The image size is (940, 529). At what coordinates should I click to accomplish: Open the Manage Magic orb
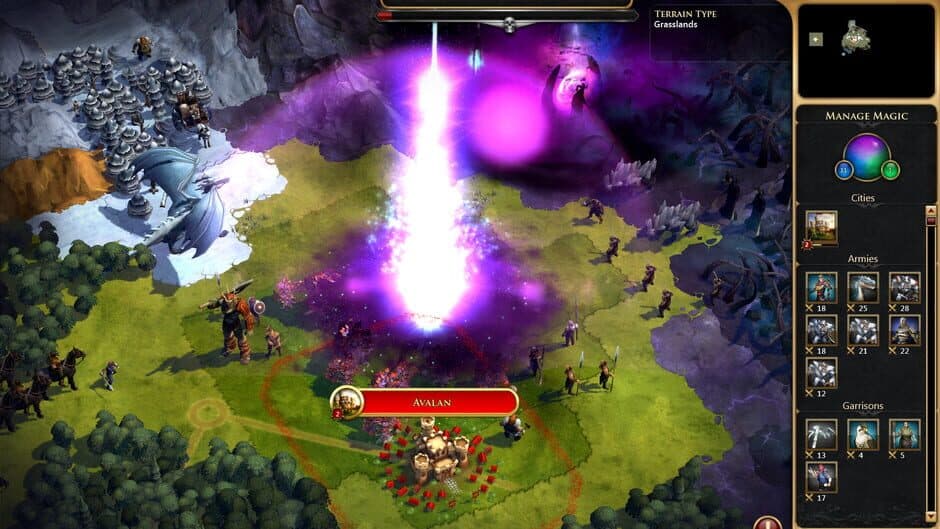point(866,156)
